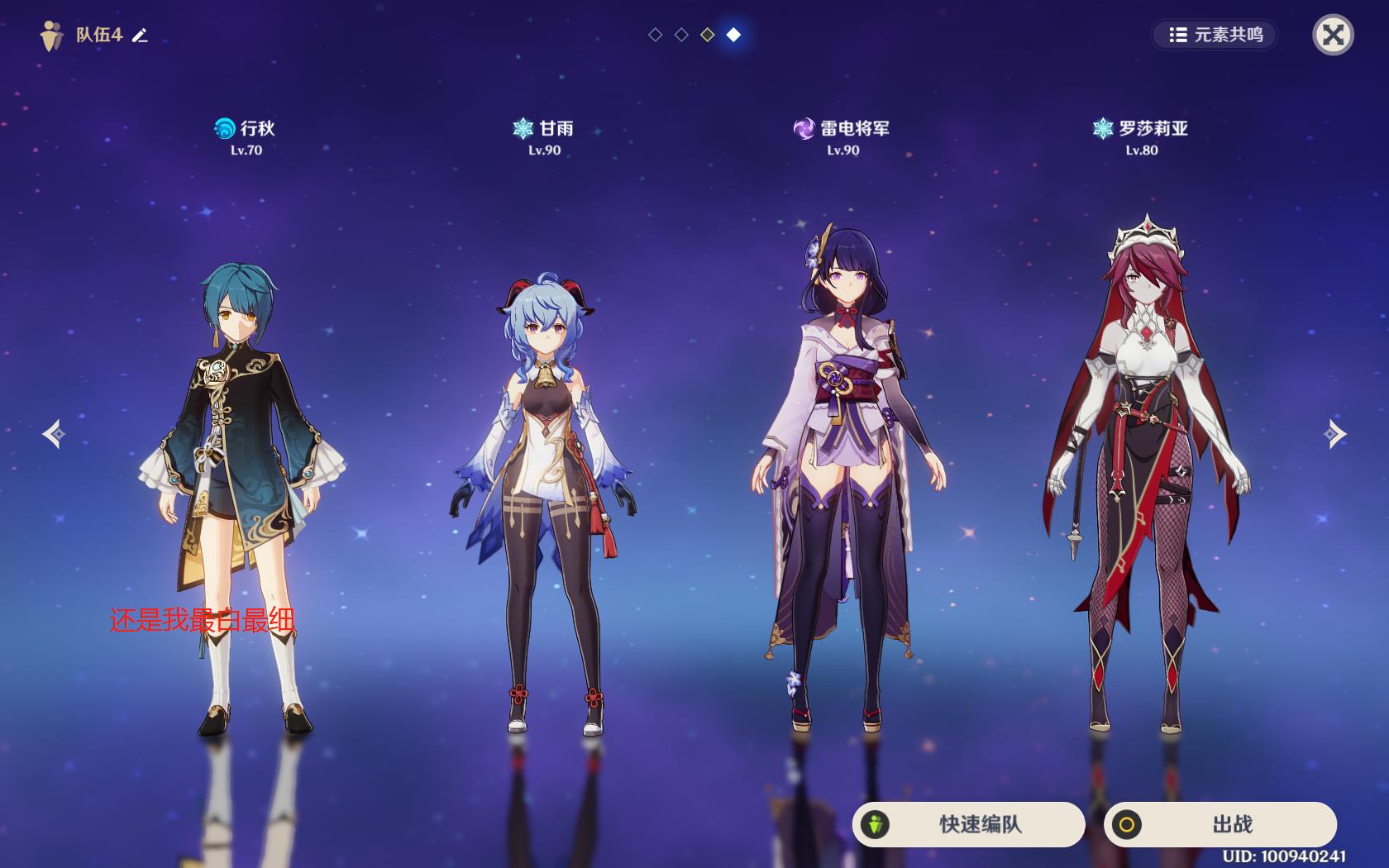Go to previous team with left arrow
1389x868 pixels.
[55, 434]
